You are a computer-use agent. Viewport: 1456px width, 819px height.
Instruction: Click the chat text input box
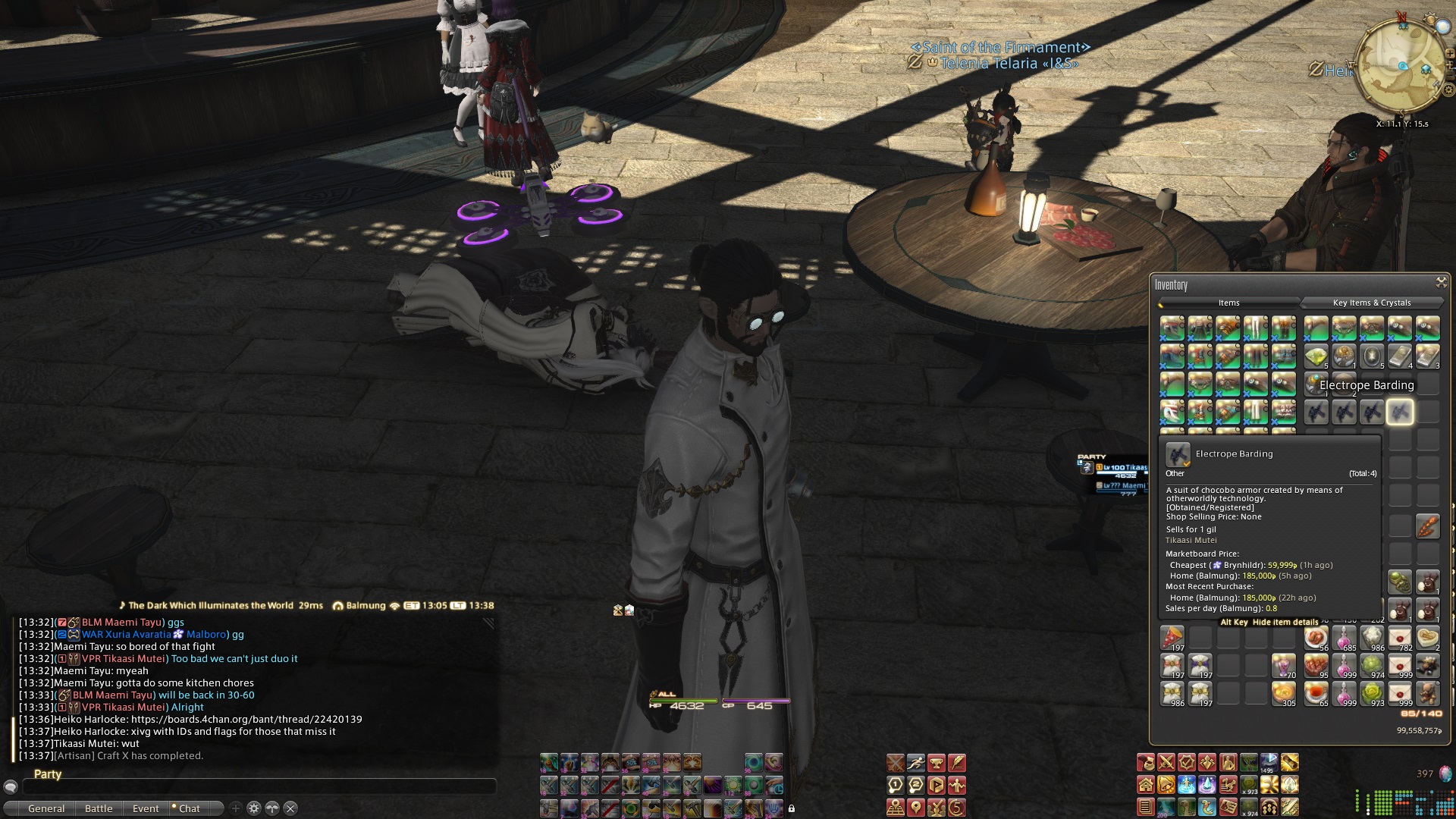(x=258, y=787)
